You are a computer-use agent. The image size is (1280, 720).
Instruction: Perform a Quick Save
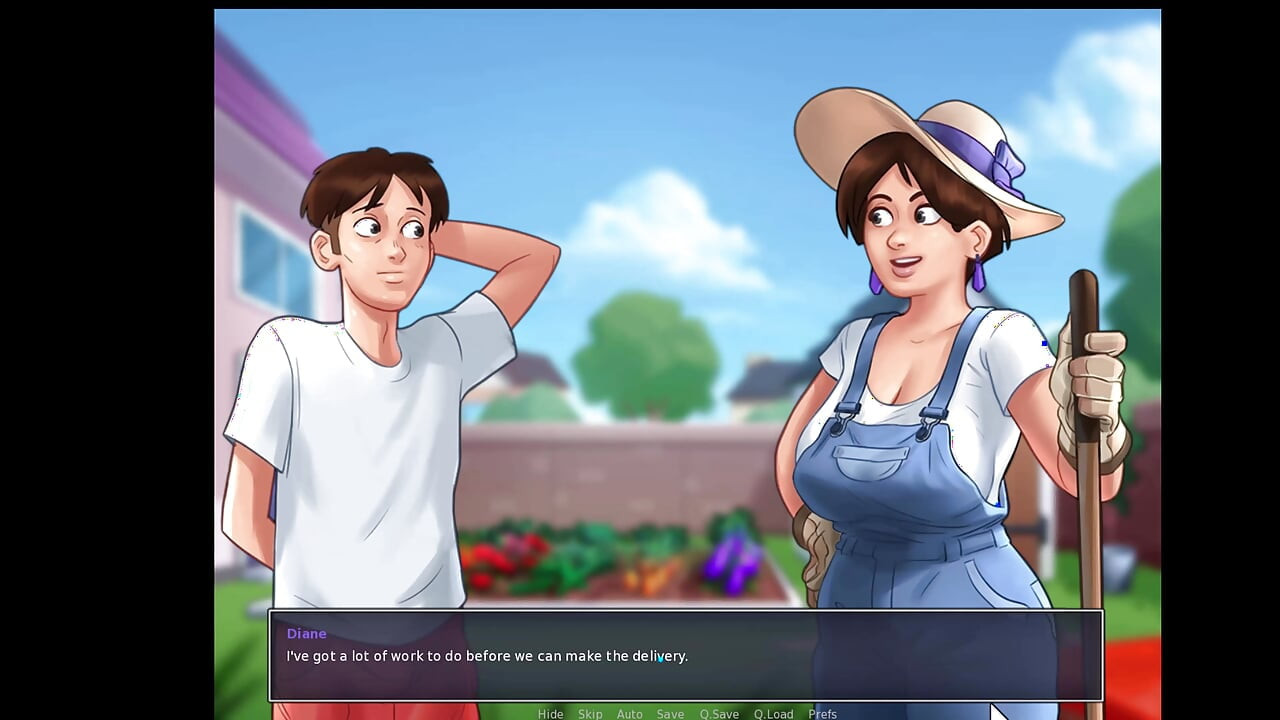pos(718,714)
